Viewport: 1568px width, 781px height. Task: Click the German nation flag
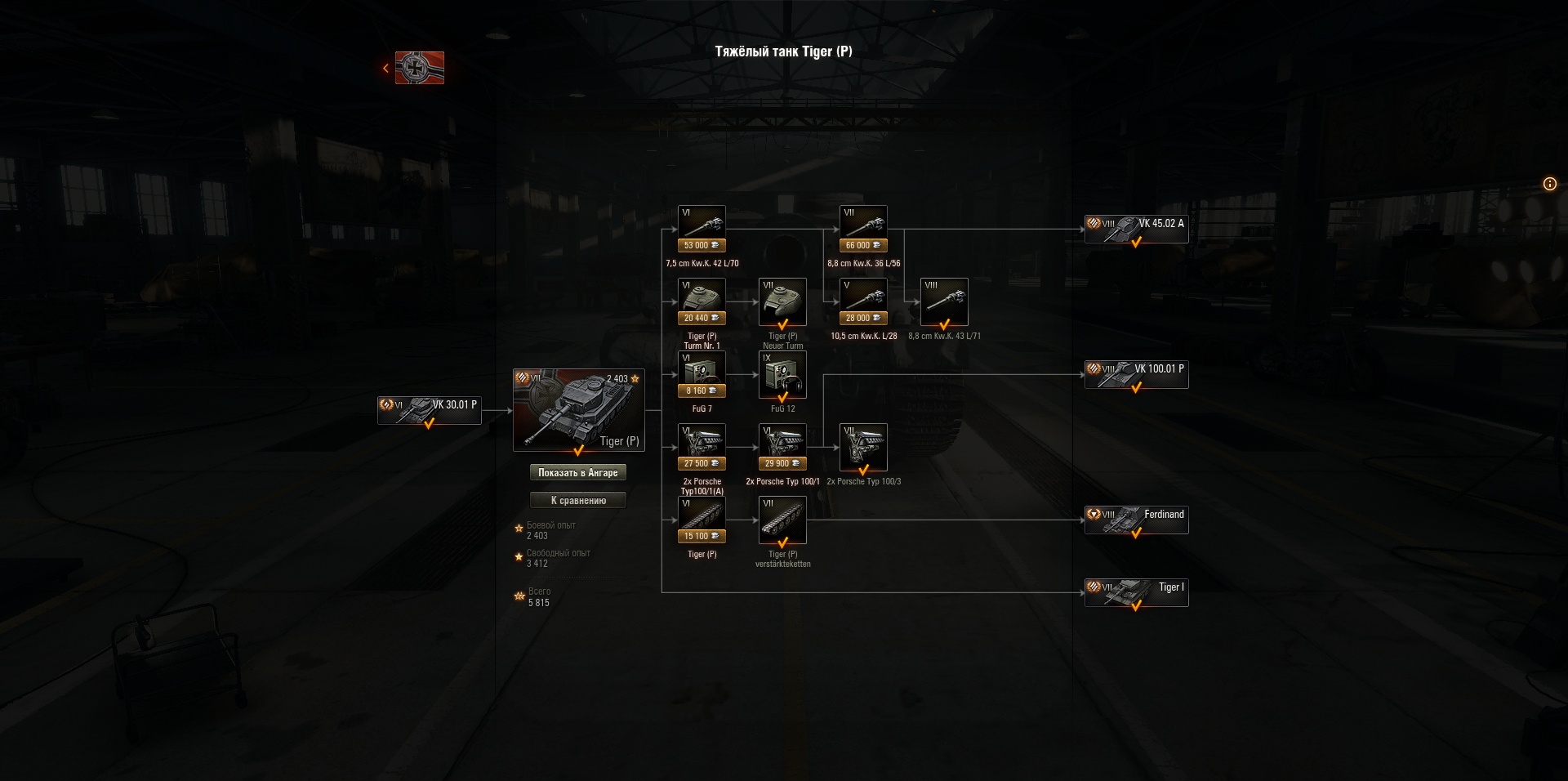pos(418,69)
